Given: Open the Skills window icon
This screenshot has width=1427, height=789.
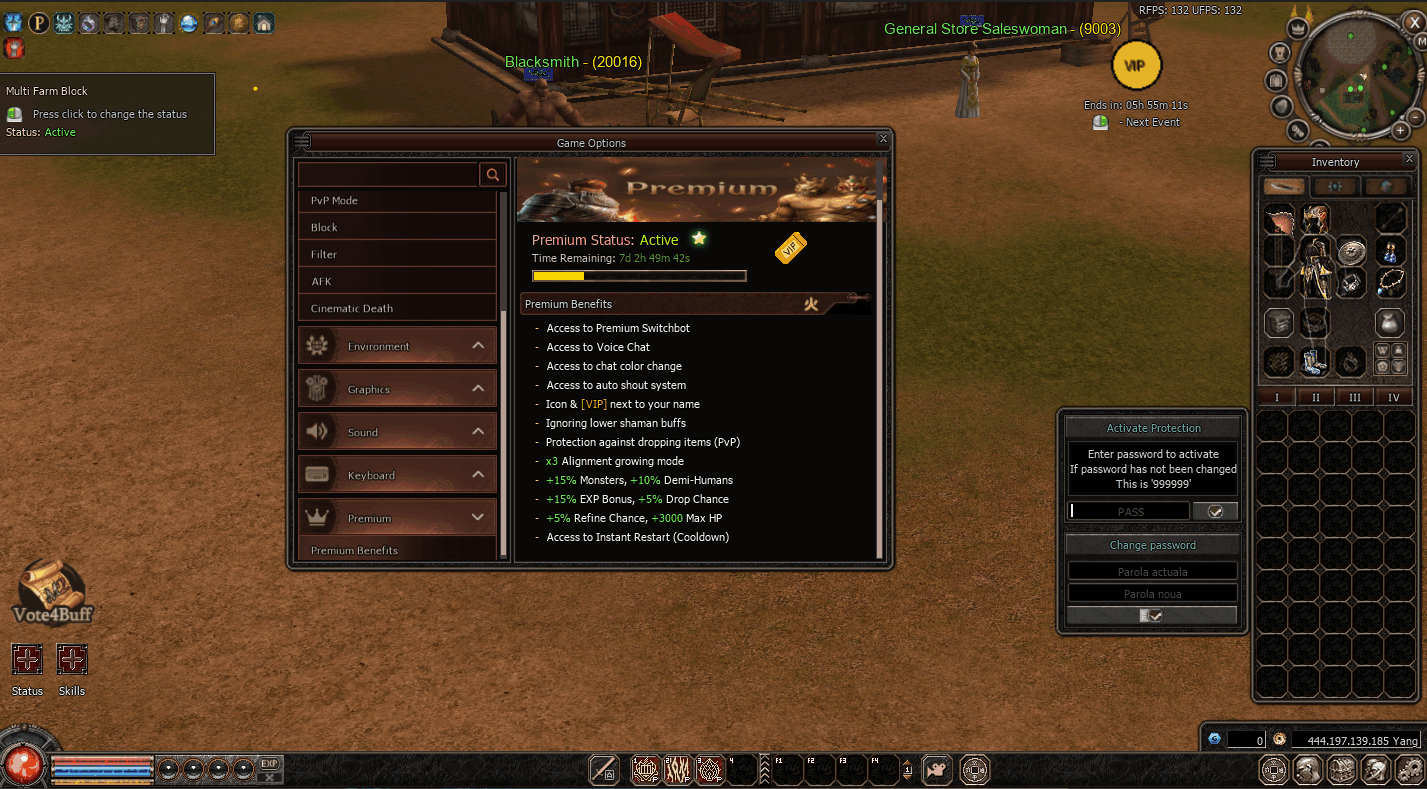Looking at the screenshot, I should pyautogui.click(x=71, y=658).
